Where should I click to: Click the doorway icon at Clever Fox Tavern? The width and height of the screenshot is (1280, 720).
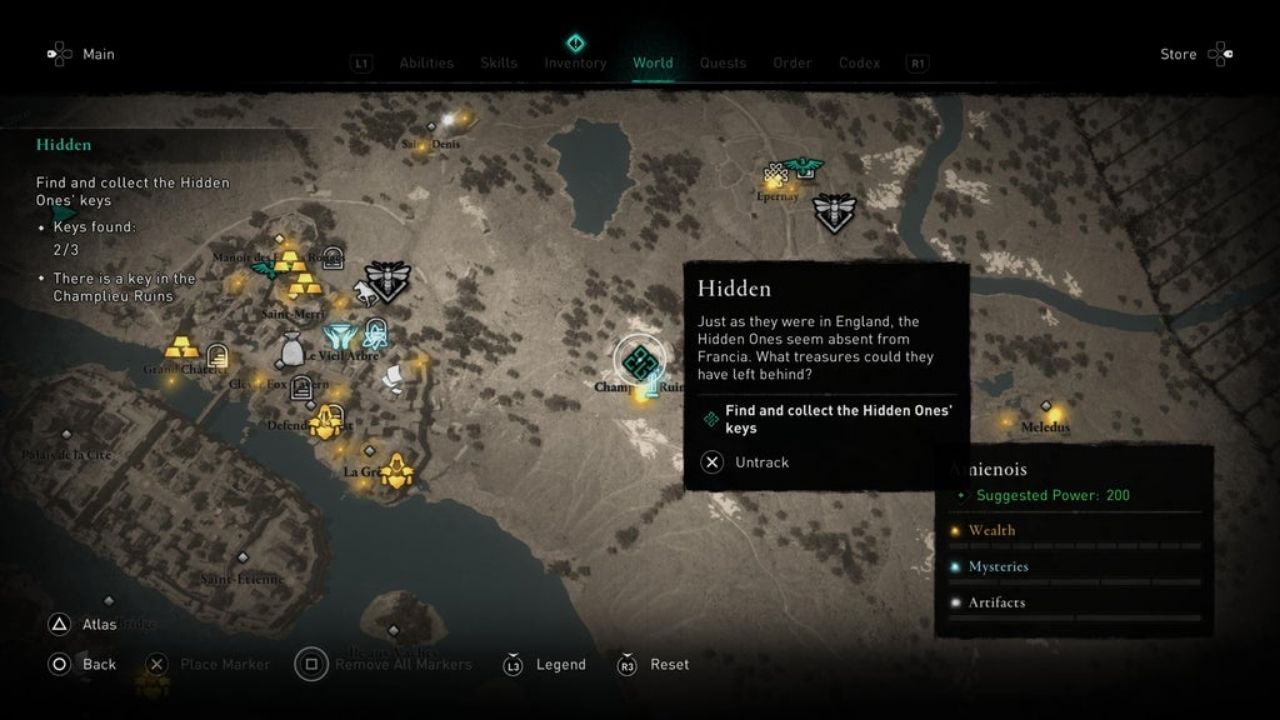pyautogui.click(x=301, y=388)
